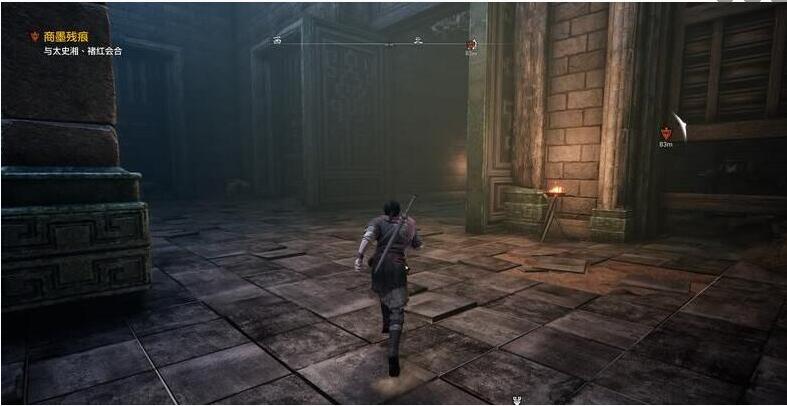Viewport: 787px width, 406px height.
Task: Select the red quest marker on the compass bar
Action: coord(471,44)
